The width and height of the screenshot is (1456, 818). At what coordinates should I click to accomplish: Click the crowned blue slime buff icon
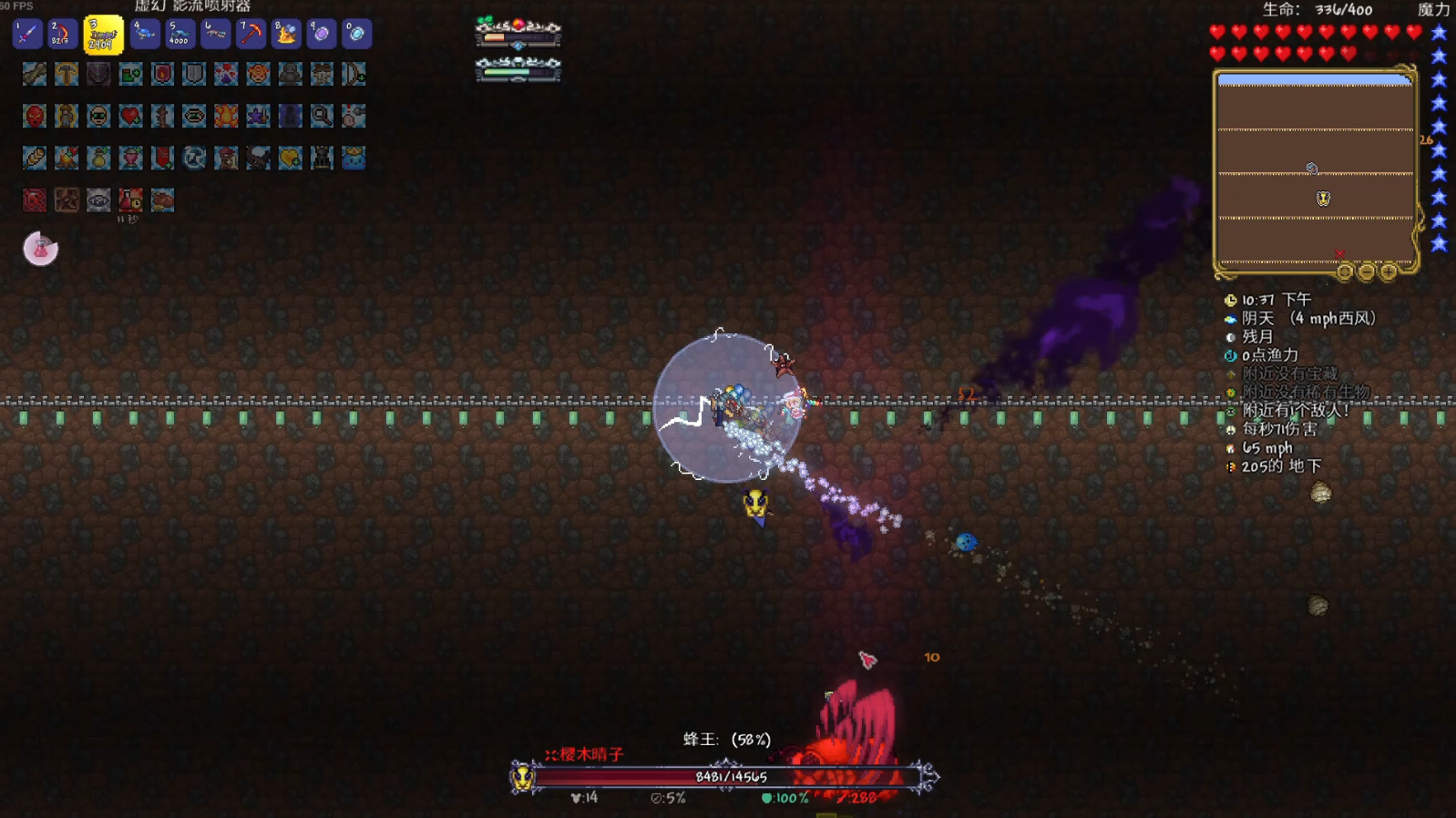[354, 158]
